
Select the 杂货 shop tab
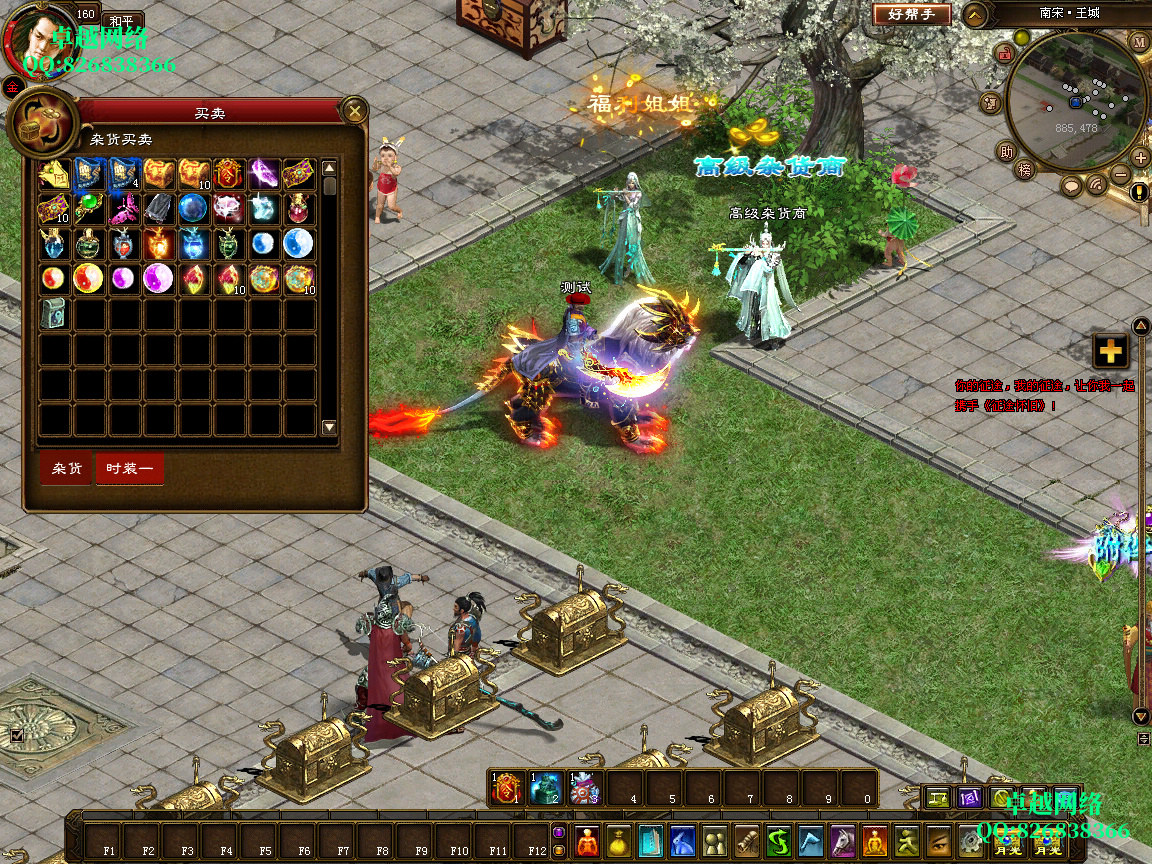coord(67,469)
